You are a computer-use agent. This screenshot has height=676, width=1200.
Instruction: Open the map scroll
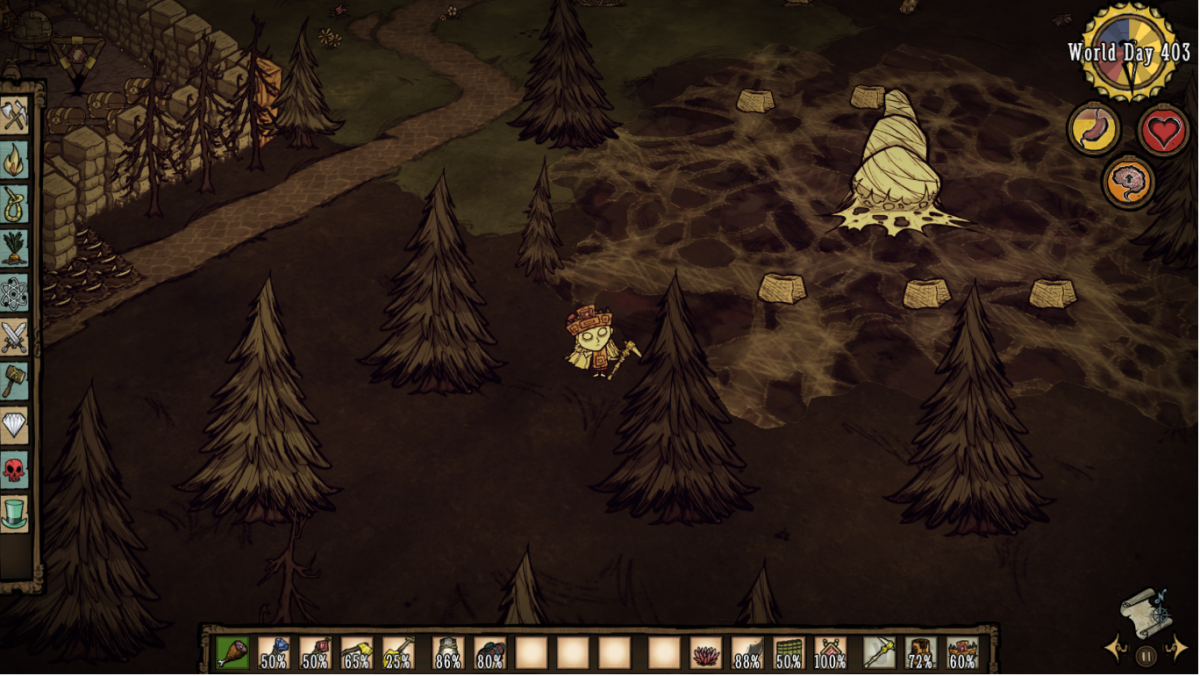click(1144, 612)
